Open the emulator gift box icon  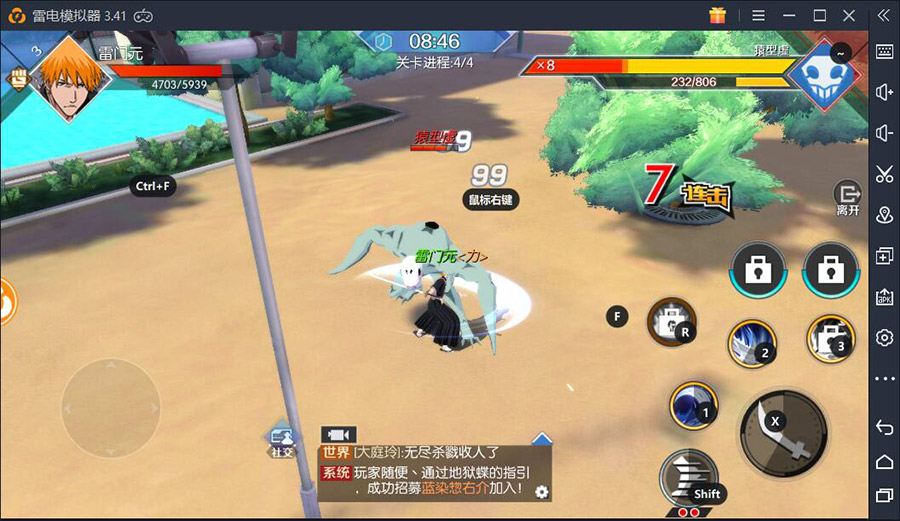click(716, 15)
